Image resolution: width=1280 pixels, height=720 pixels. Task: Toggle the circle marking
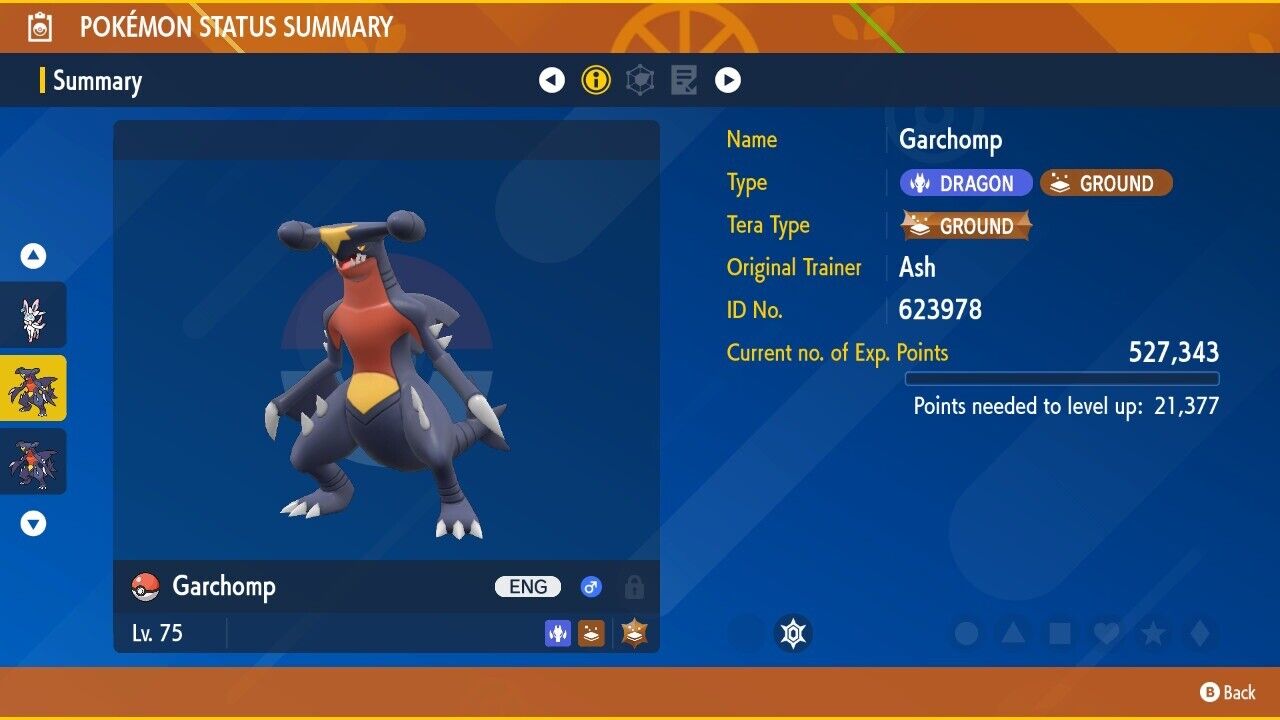[x=966, y=633]
